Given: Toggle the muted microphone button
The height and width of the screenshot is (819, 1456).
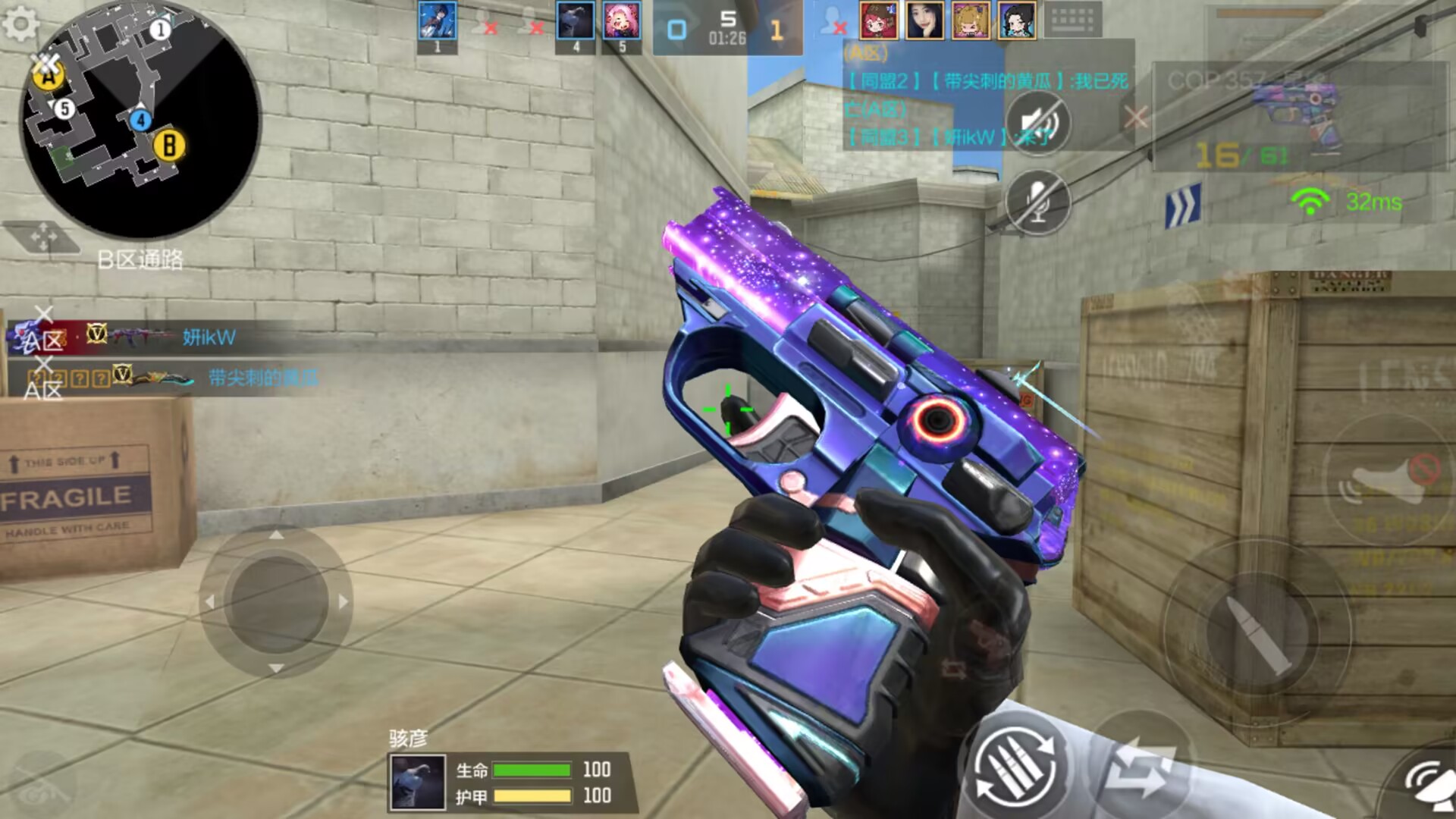Looking at the screenshot, I should pyautogui.click(x=1037, y=202).
